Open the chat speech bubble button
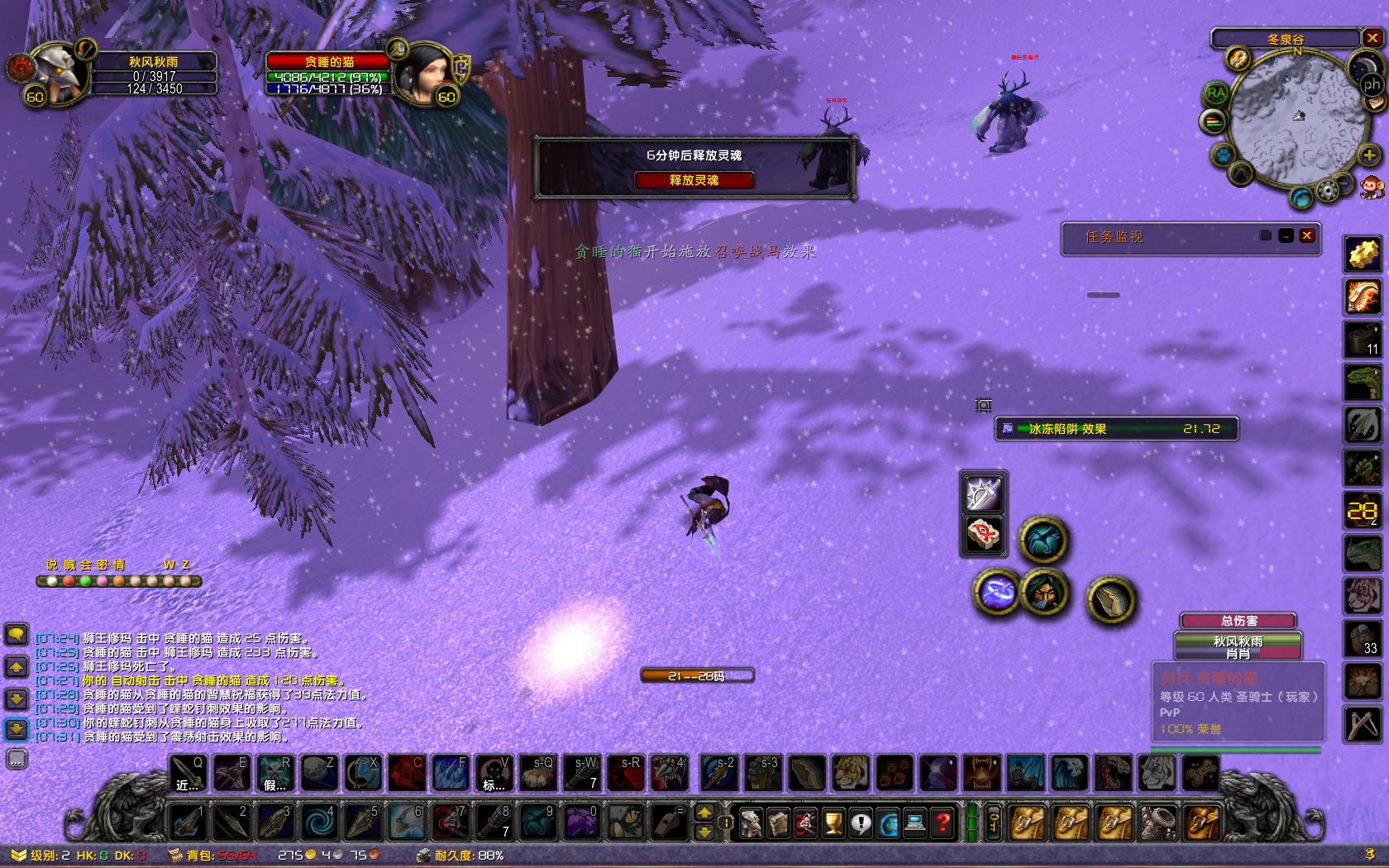Image resolution: width=1389 pixels, height=868 pixels. pyautogui.click(x=17, y=634)
